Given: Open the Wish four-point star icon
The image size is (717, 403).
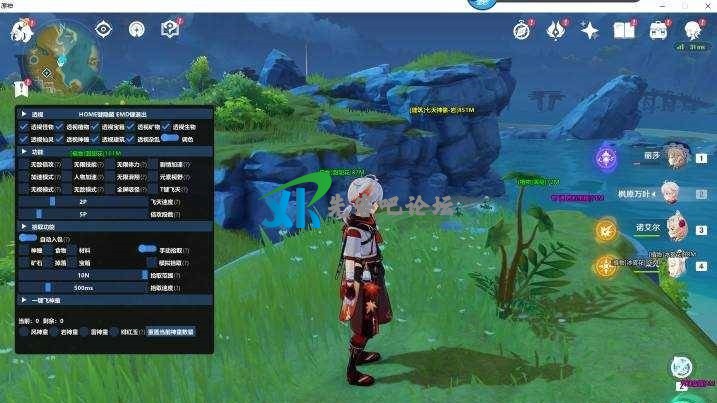Looking at the screenshot, I should point(590,31).
